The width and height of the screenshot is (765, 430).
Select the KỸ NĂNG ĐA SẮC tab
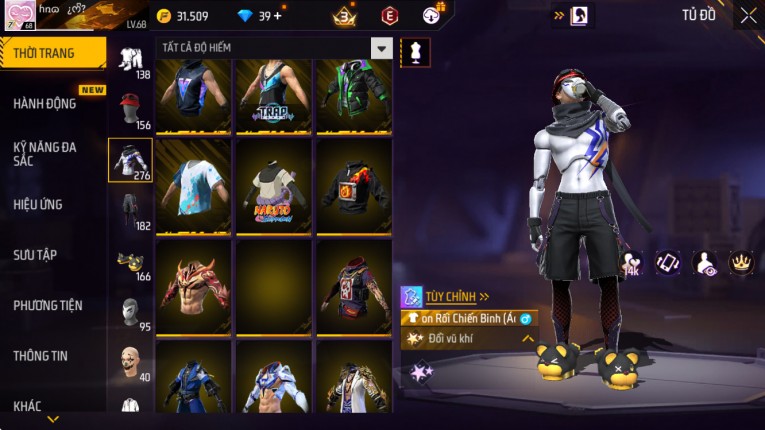coord(45,153)
